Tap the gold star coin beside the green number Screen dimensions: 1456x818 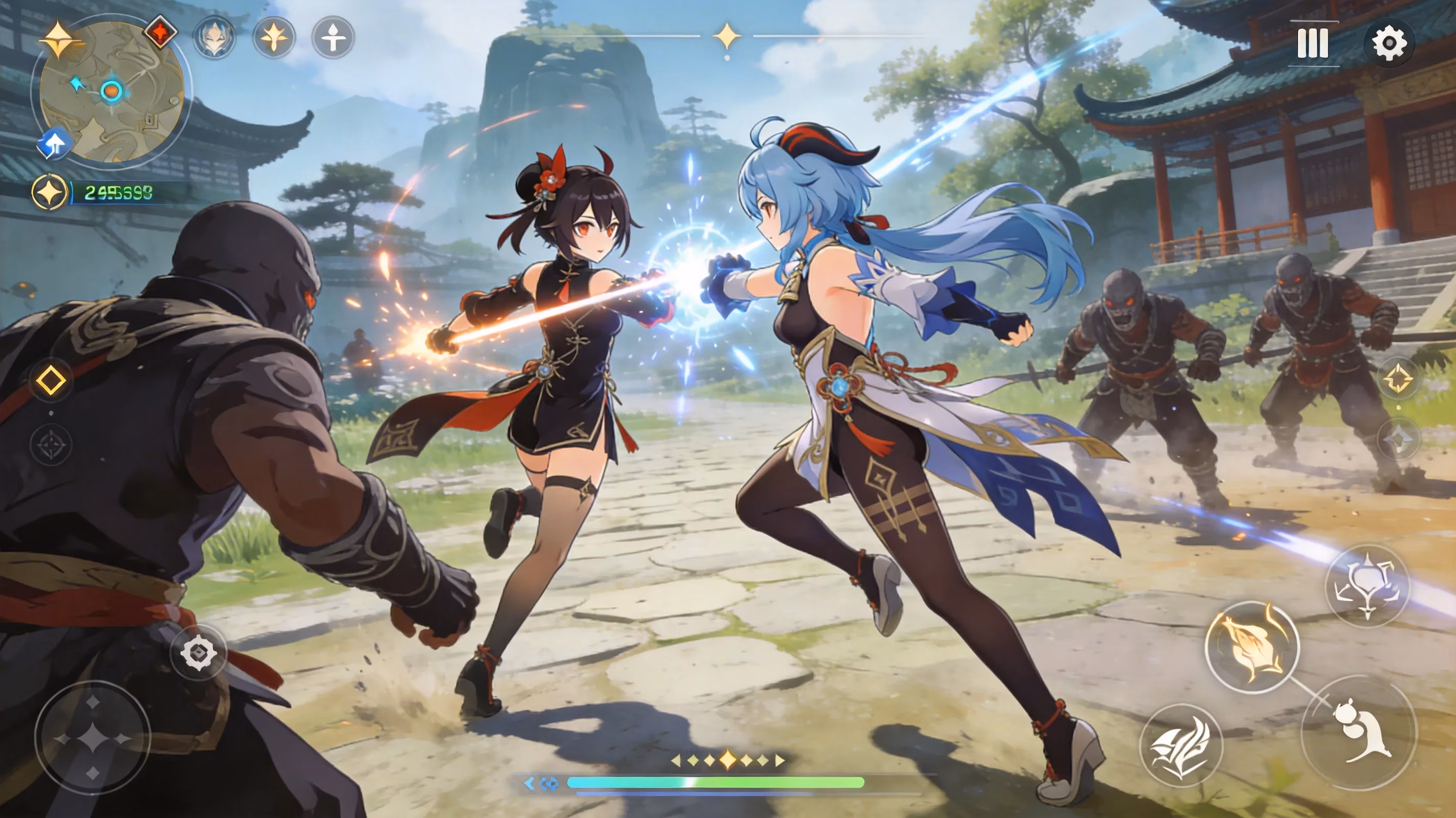coord(49,192)
